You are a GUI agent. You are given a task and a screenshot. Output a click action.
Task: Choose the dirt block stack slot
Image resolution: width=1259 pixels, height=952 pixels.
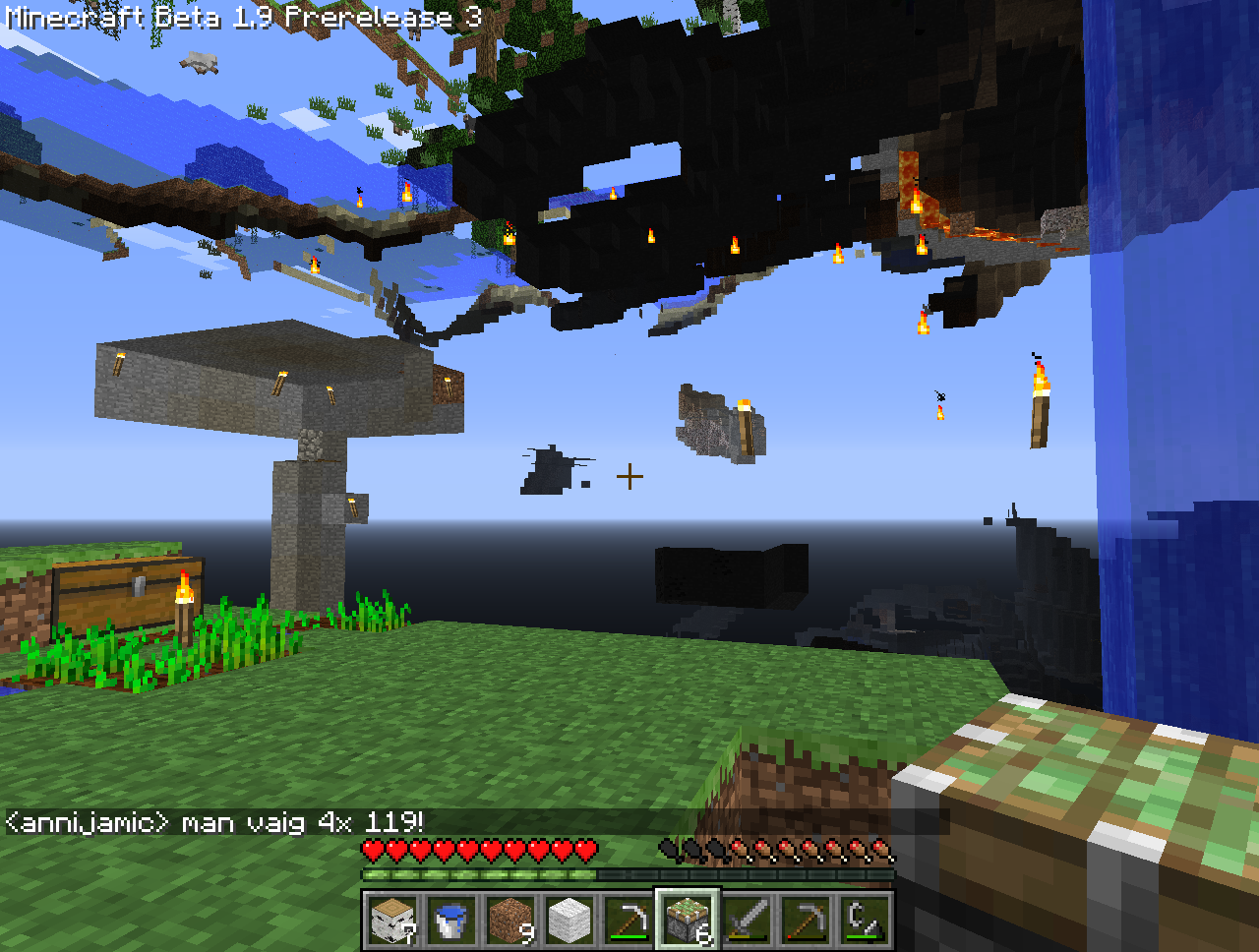(511, 921)
